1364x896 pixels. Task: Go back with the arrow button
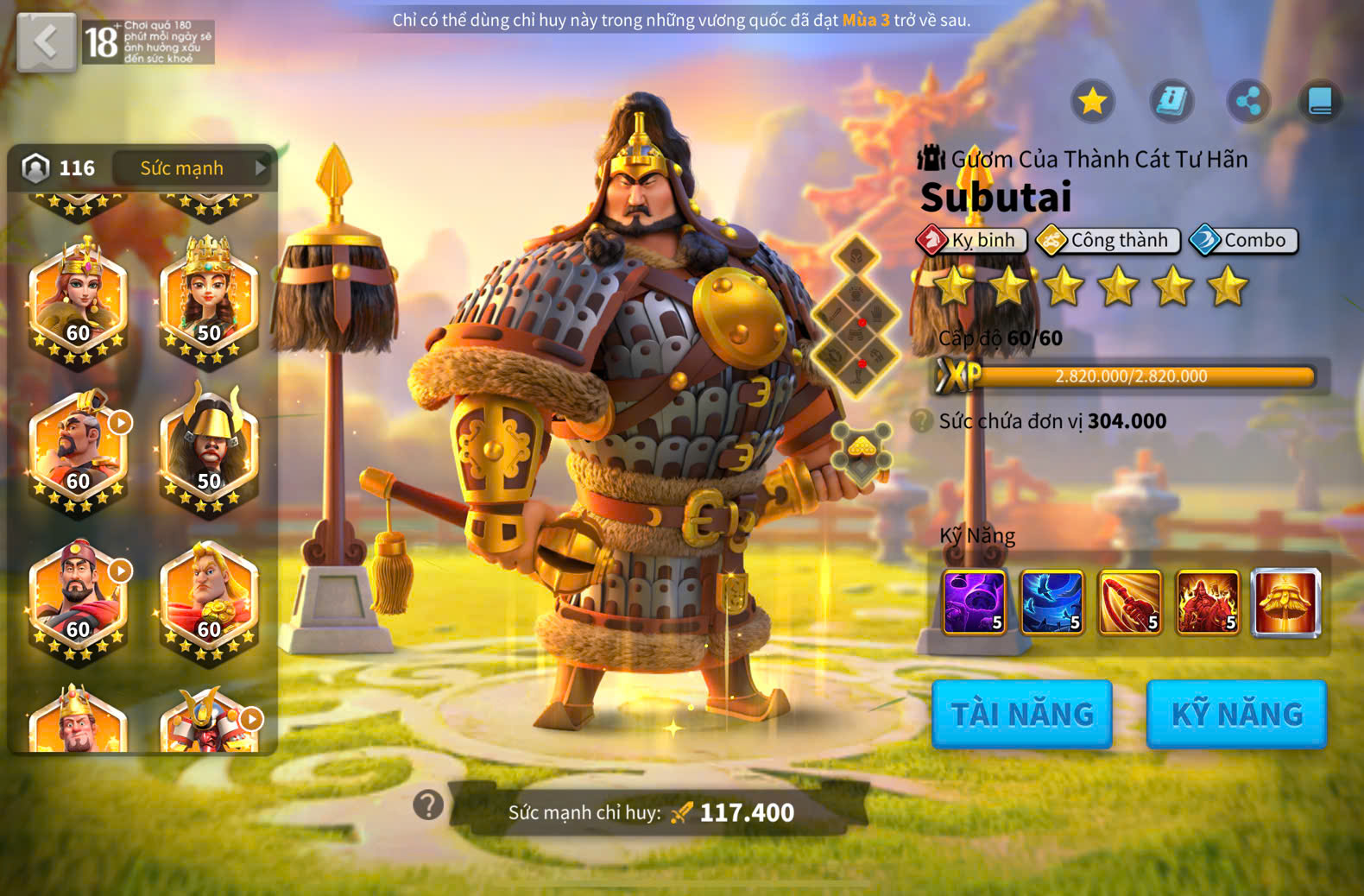[x=46, y=41]
